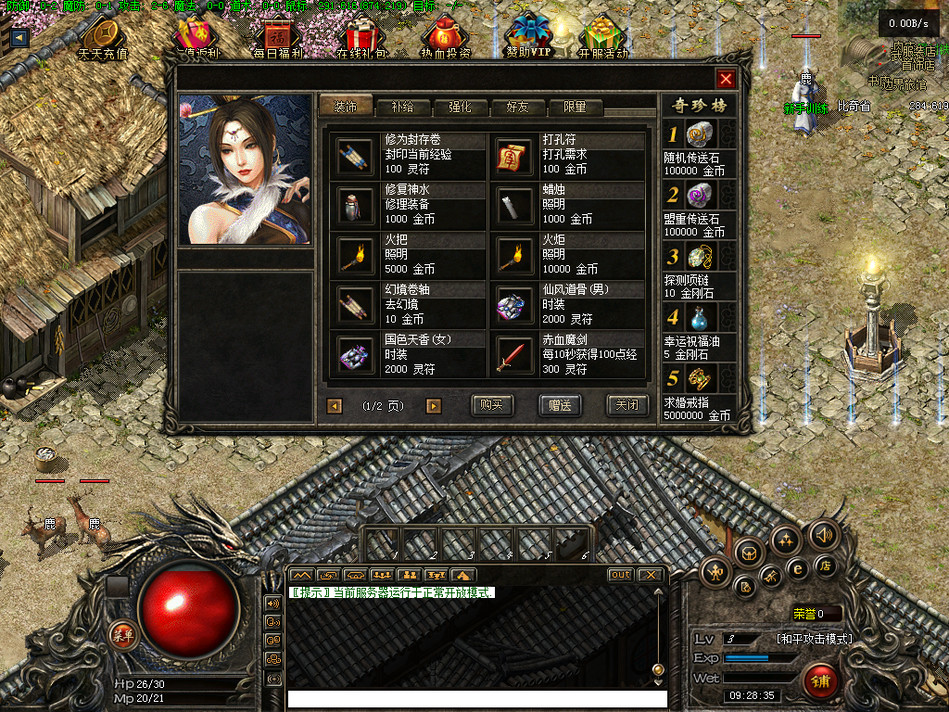This screenshot has height=712, width=949.
Task: Toggle the sound speaker button
Action: (x=822, y=535)
